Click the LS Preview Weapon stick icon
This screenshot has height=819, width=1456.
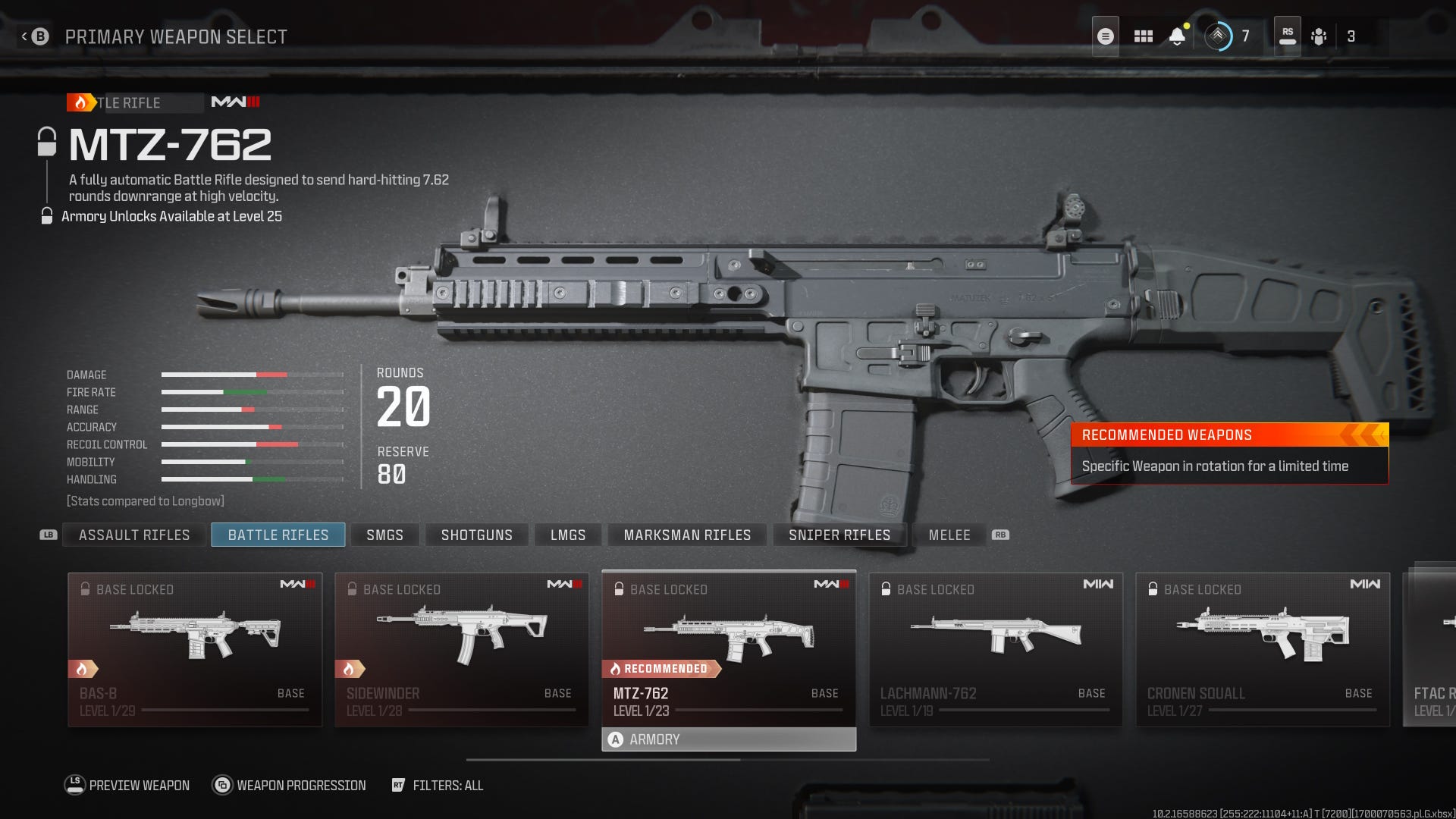[x=74, y=785]
